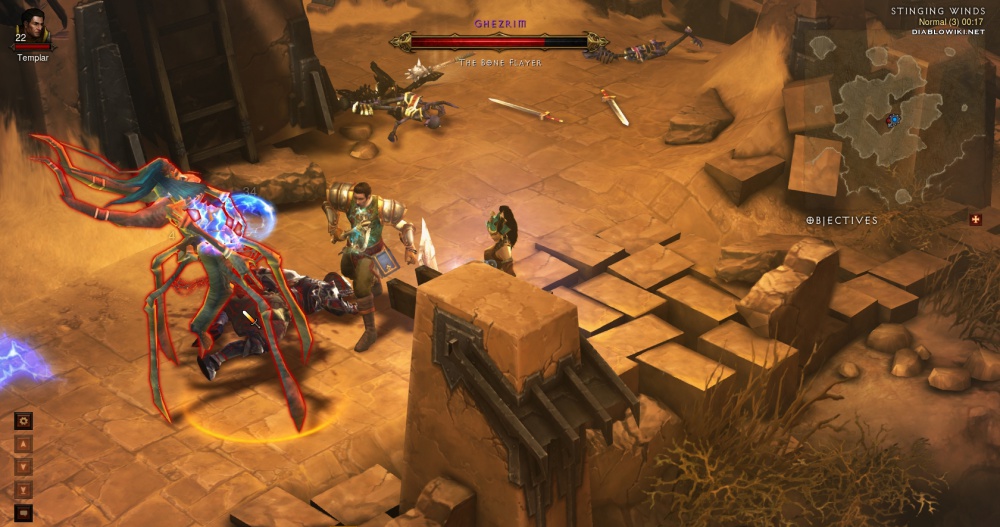The height and width of the screenshot is (527, 1000).
Task: Click the chat down arrow button
Action: coord(24,466)
